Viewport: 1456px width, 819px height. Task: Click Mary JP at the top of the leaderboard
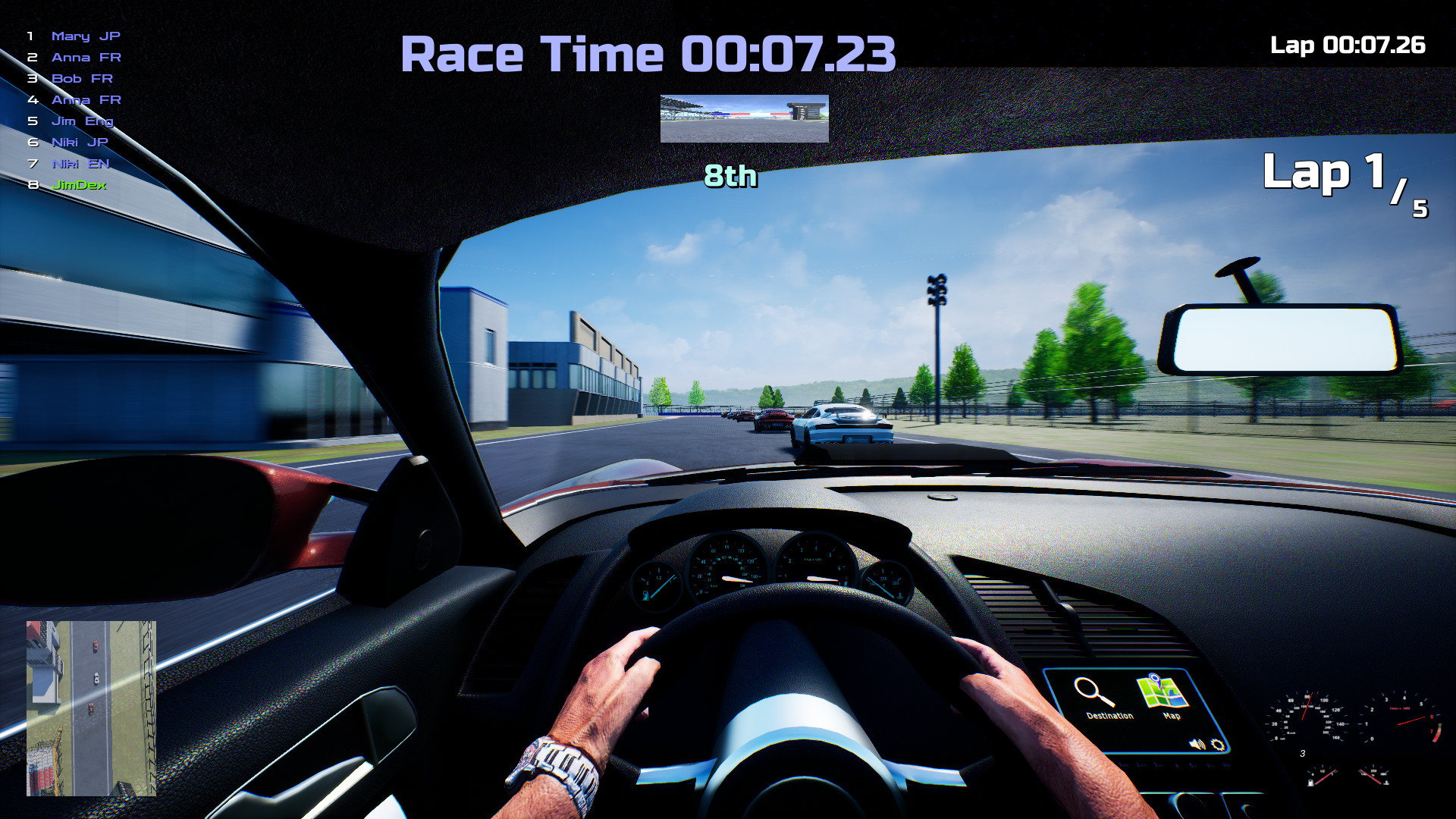(x=86, y=36)
